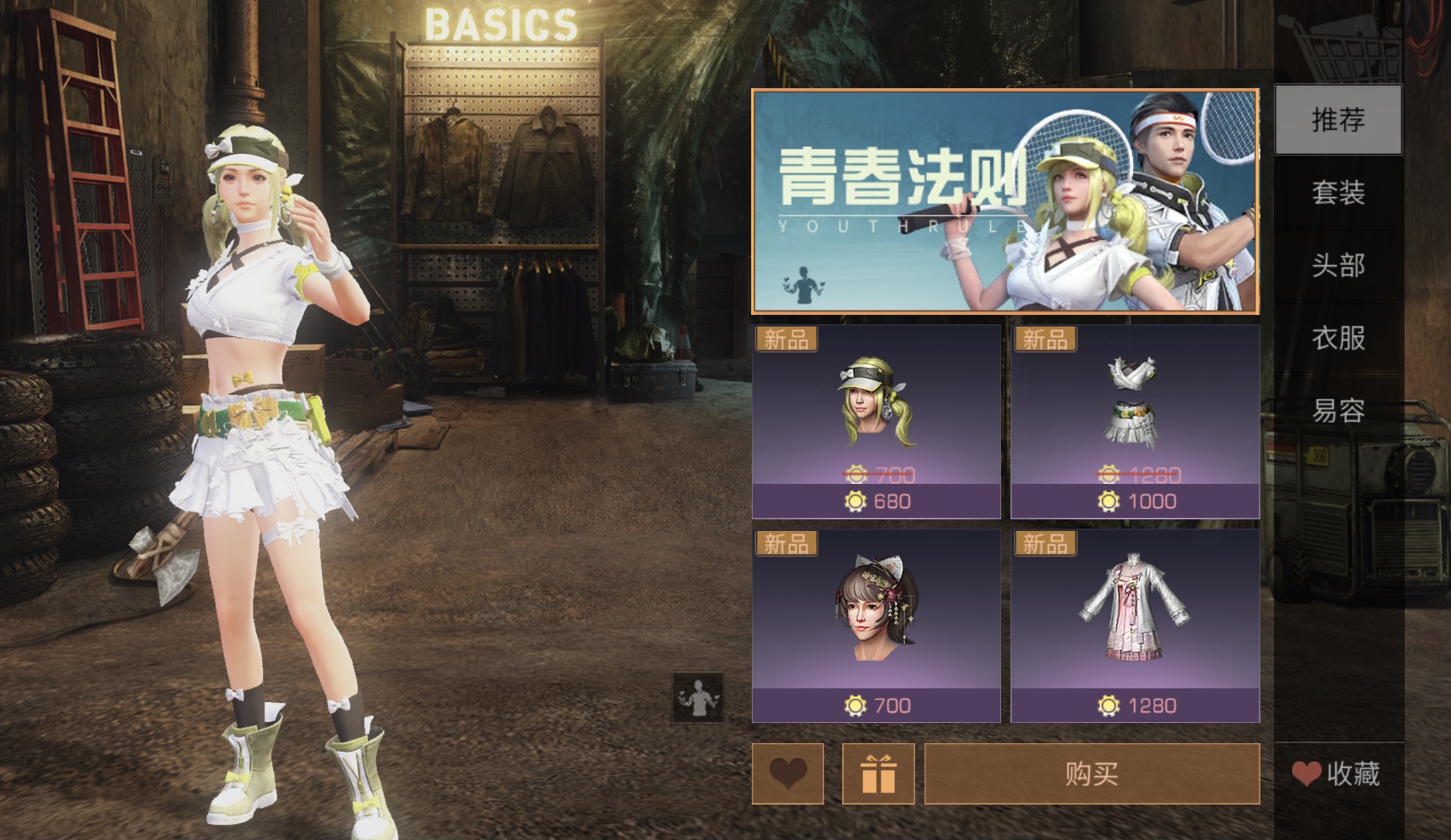
Task: Switch to the 推荐 tab
Action: point(1338,120)
